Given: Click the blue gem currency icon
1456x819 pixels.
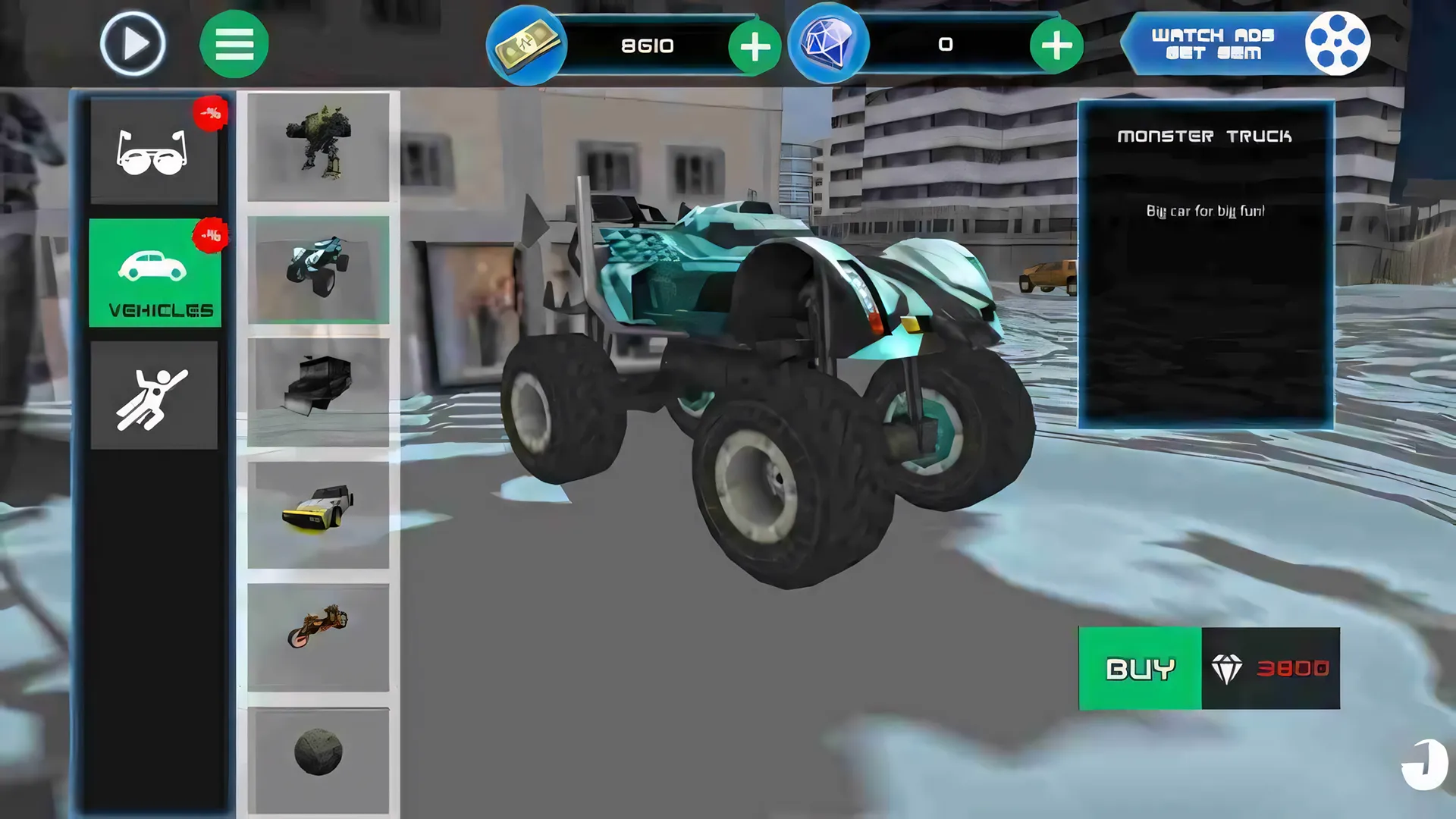Looking at the screenshot, I should coord(830,44).
